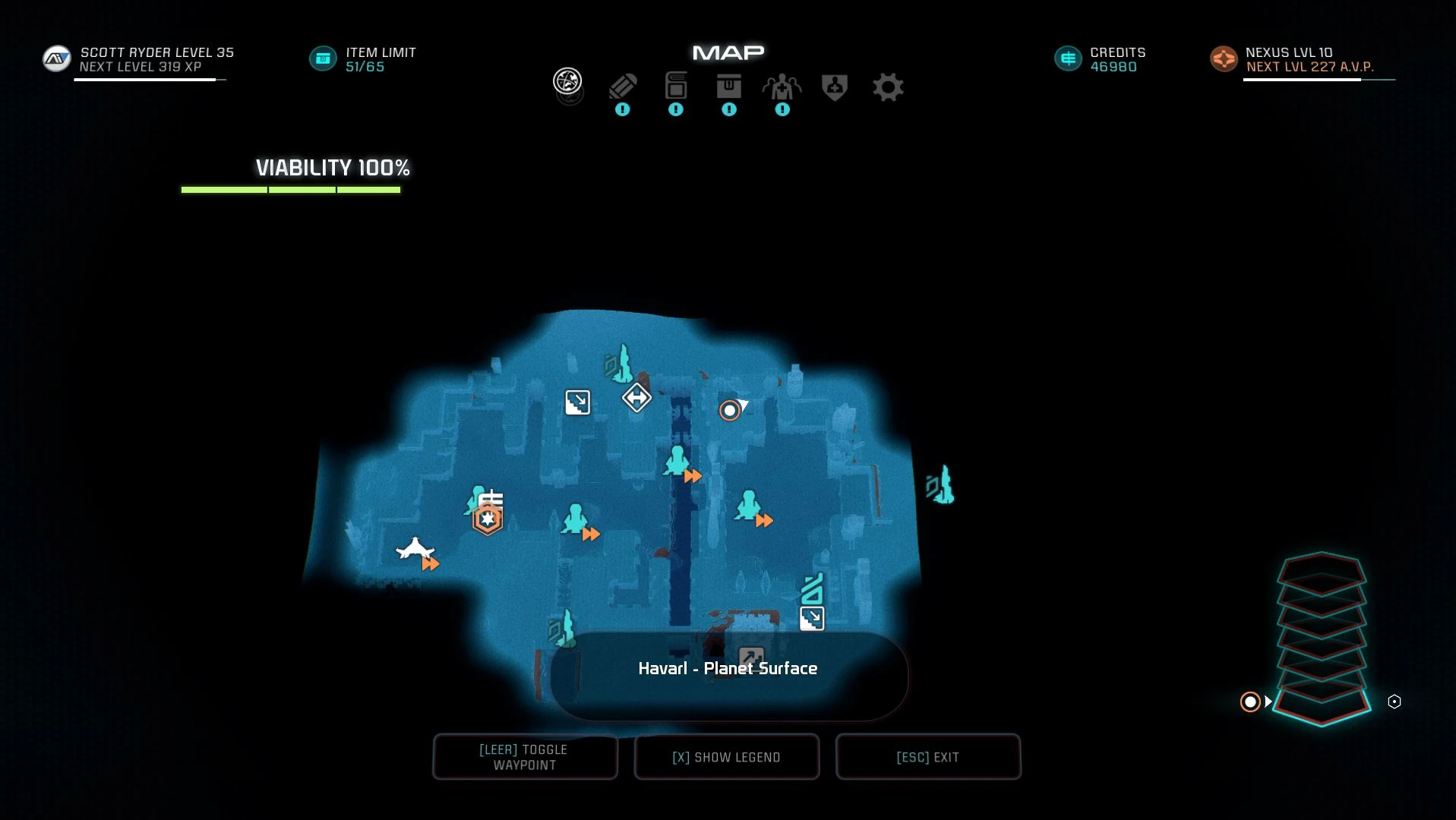The width and height of the screenshot is (1456, 820).
Task: Open the shield-shaped profile tab
Action: [835, 87]
